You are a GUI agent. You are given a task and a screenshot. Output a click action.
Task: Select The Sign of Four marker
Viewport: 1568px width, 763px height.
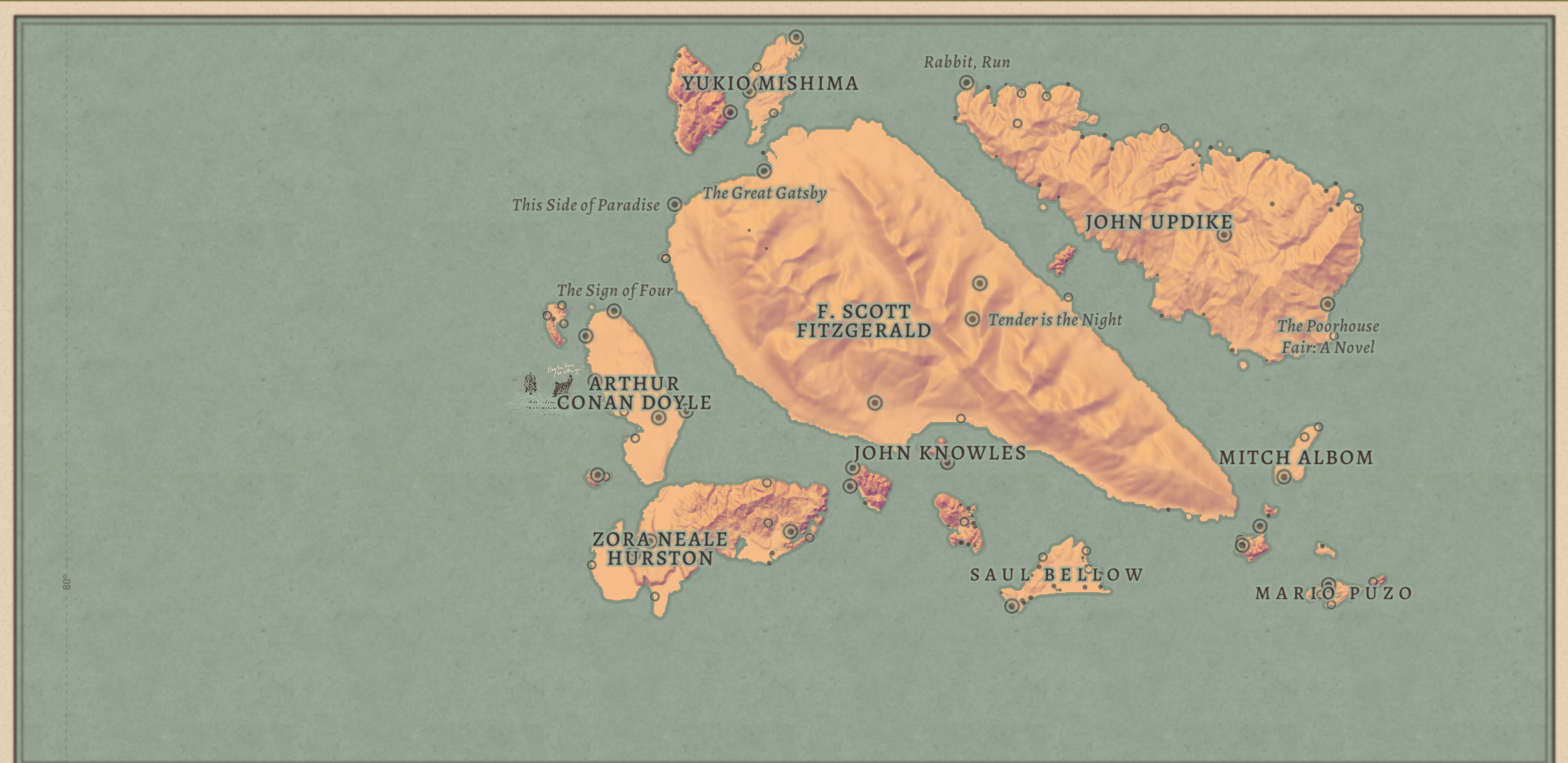pos(614,311)
